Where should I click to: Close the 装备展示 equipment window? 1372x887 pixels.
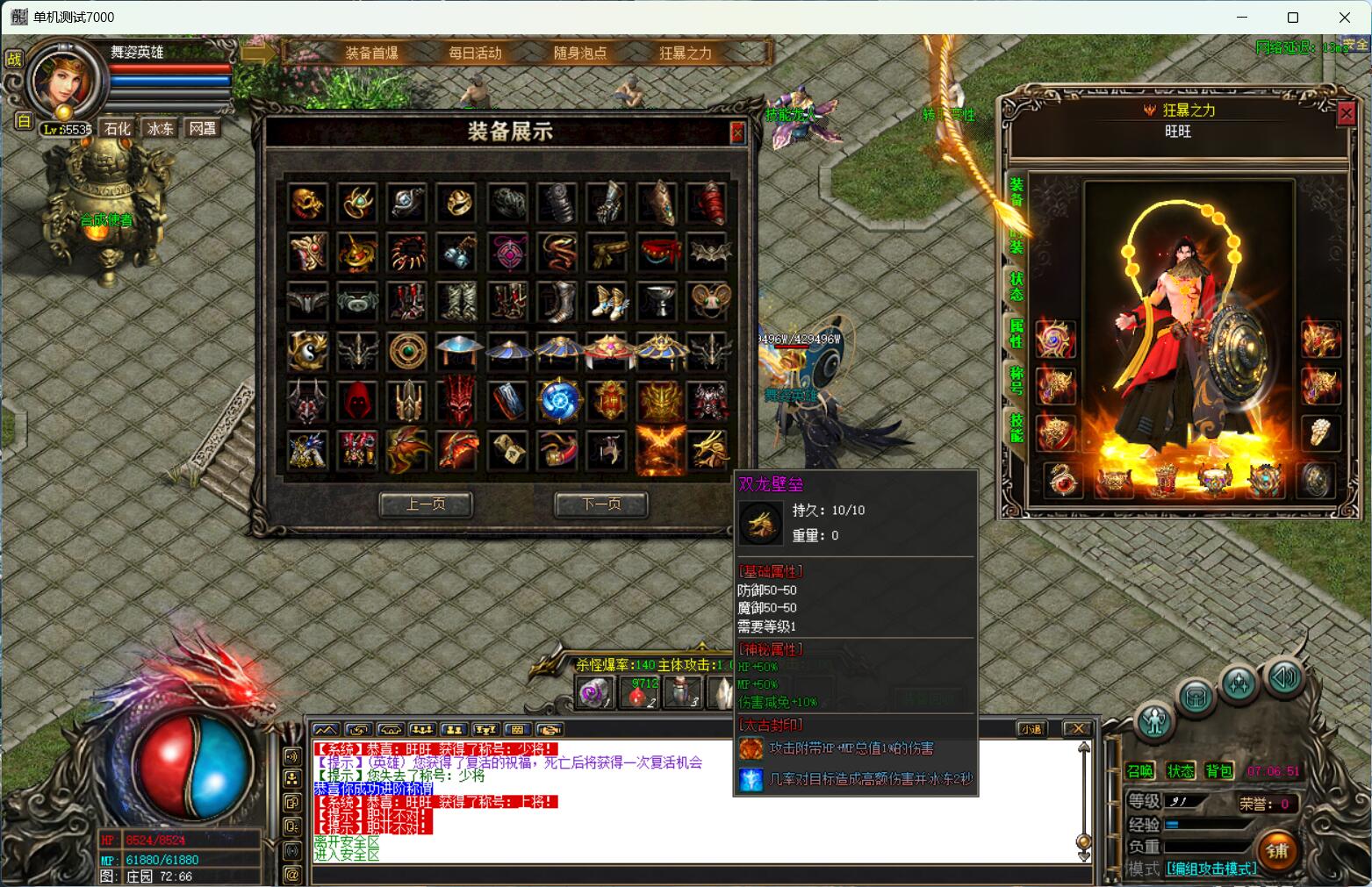(x=737, y=132)
